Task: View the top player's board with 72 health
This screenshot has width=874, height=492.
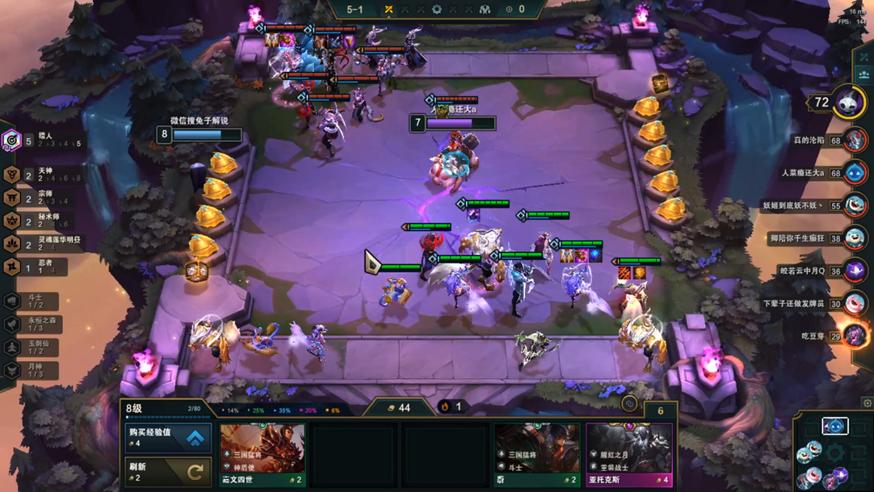Action: (x=848, y=101)
